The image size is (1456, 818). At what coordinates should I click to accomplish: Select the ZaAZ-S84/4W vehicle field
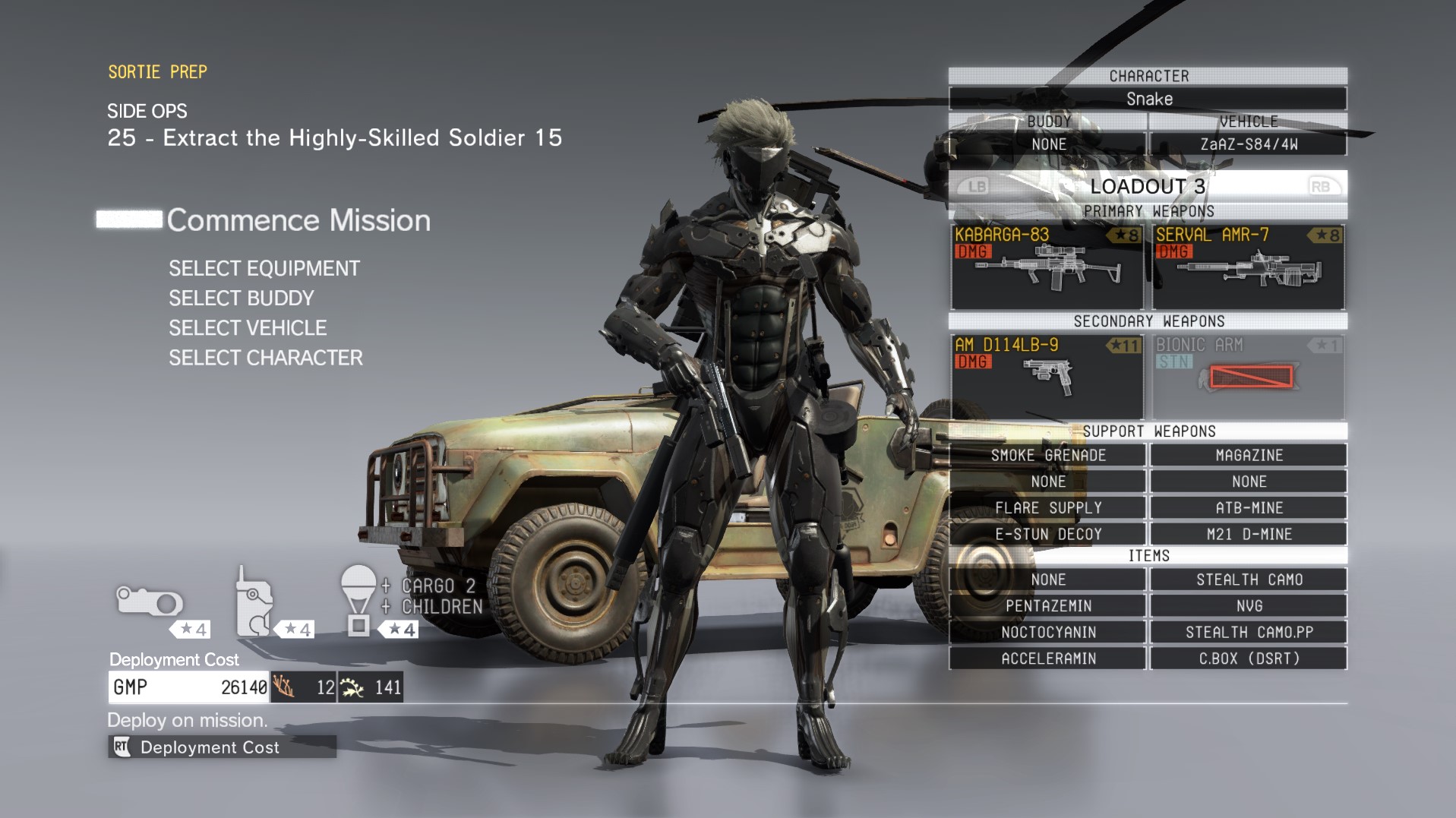[1249, 144]
